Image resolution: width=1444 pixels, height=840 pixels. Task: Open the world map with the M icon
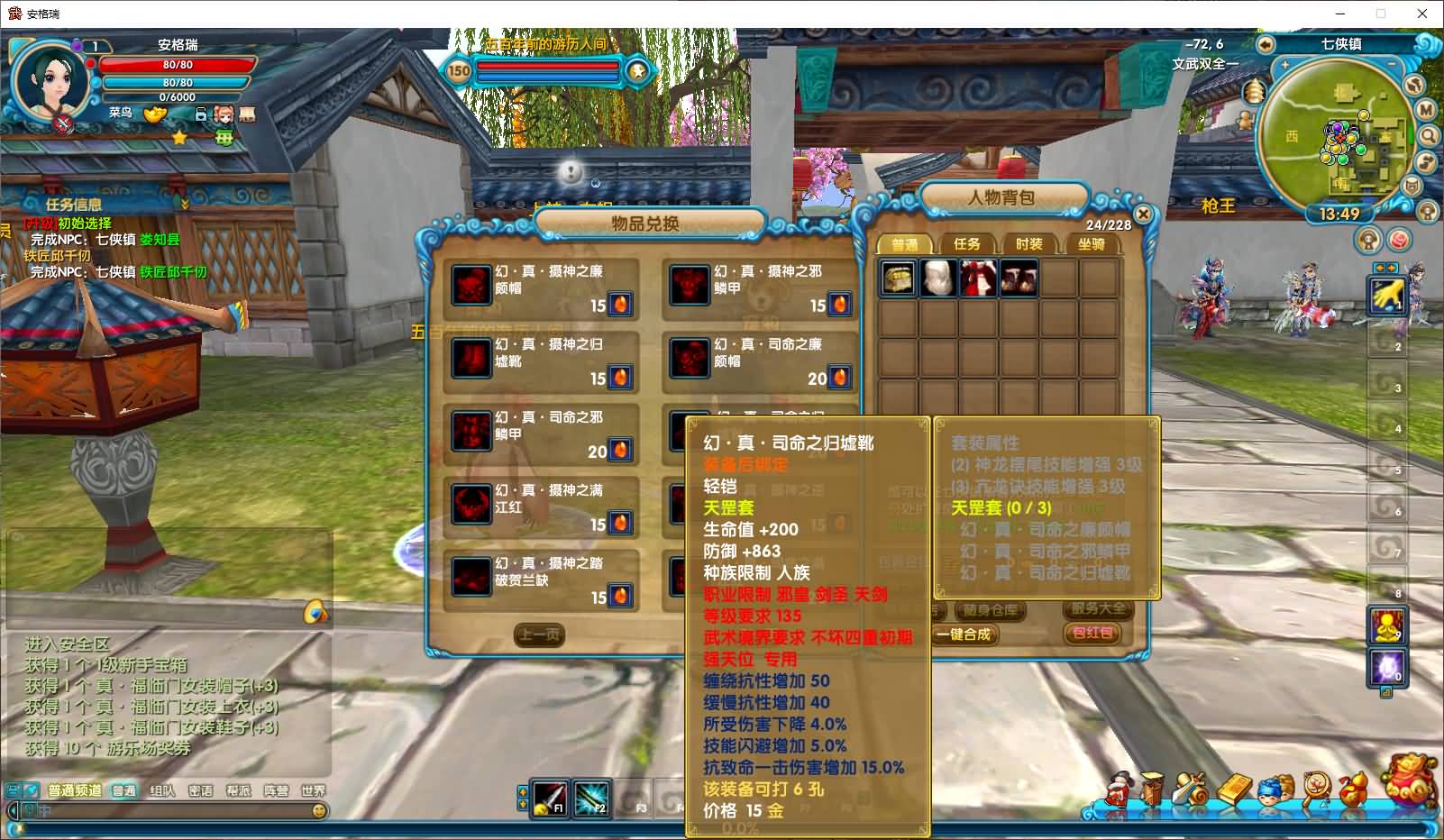(x=1424, y=109)
